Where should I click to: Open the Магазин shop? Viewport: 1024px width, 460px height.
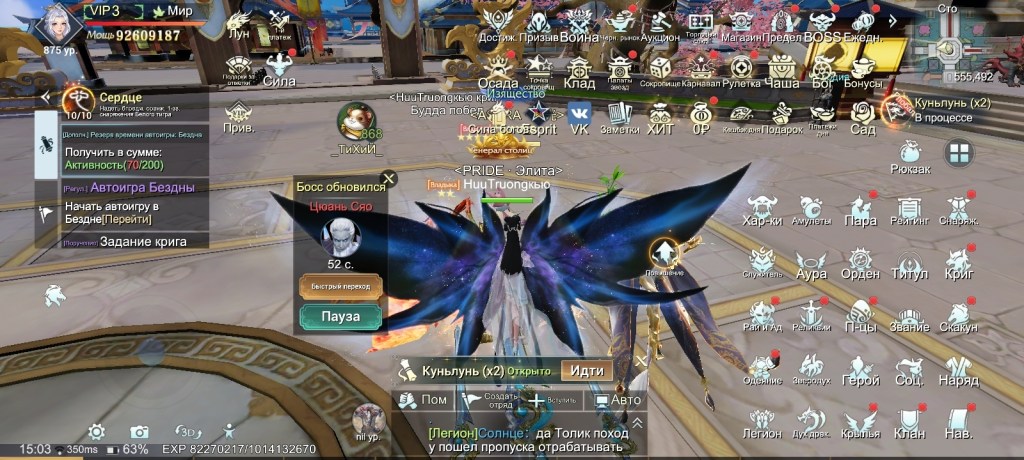740,25
